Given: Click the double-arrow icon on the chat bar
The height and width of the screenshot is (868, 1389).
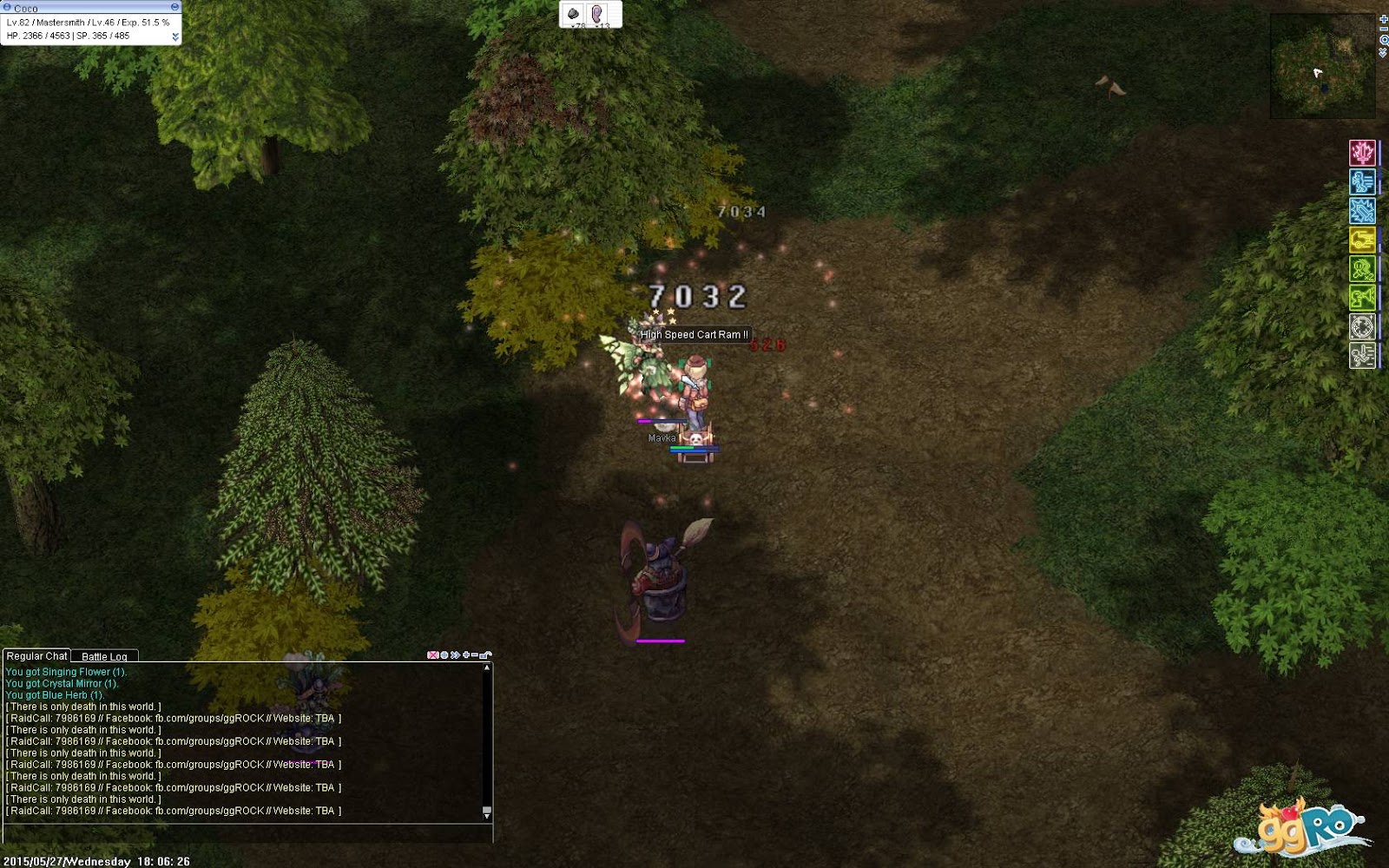Looking at the screenshot, I should click(x=455, y=654).
